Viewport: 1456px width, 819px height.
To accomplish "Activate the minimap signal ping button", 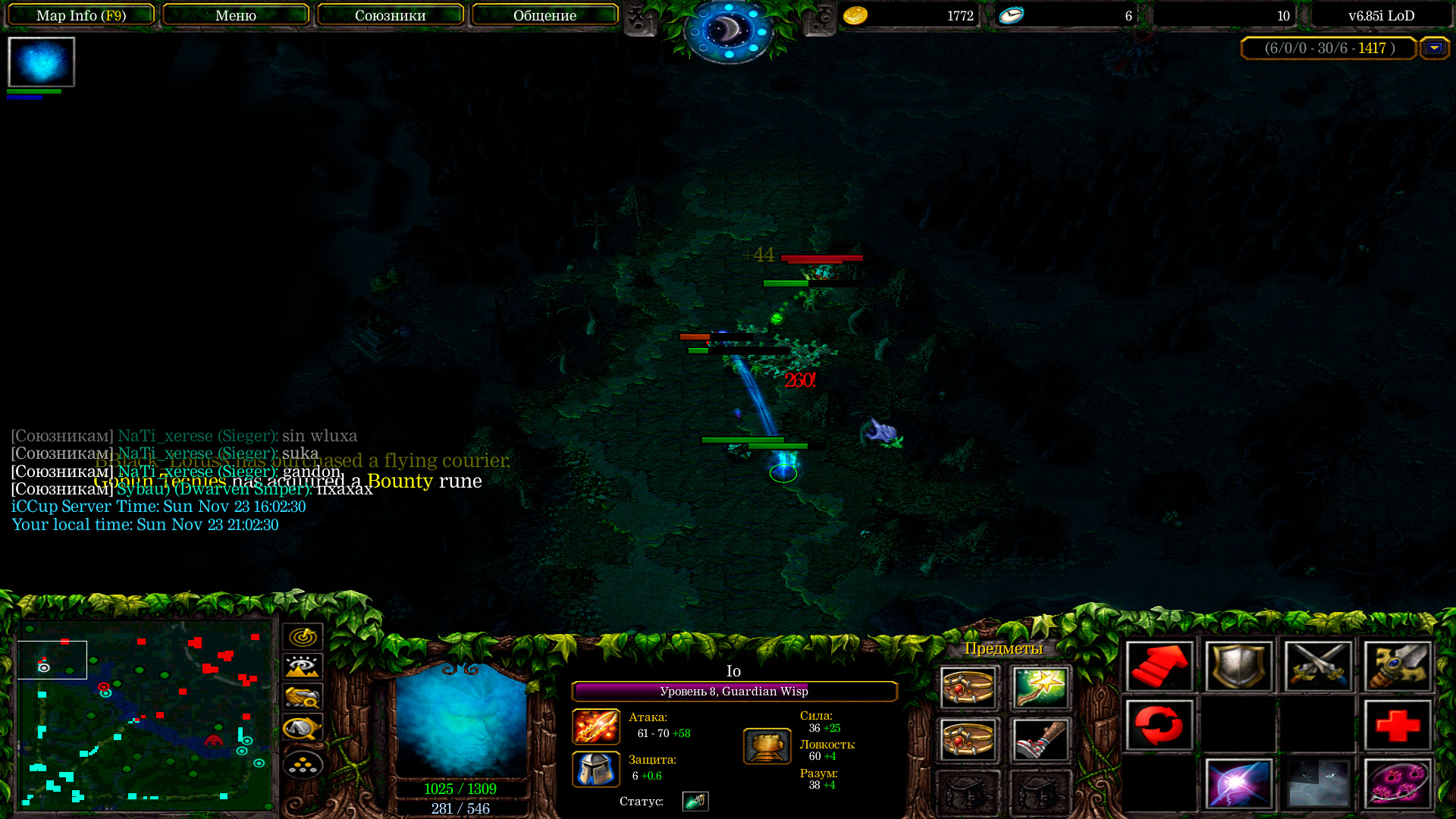I will pos(303,637).
